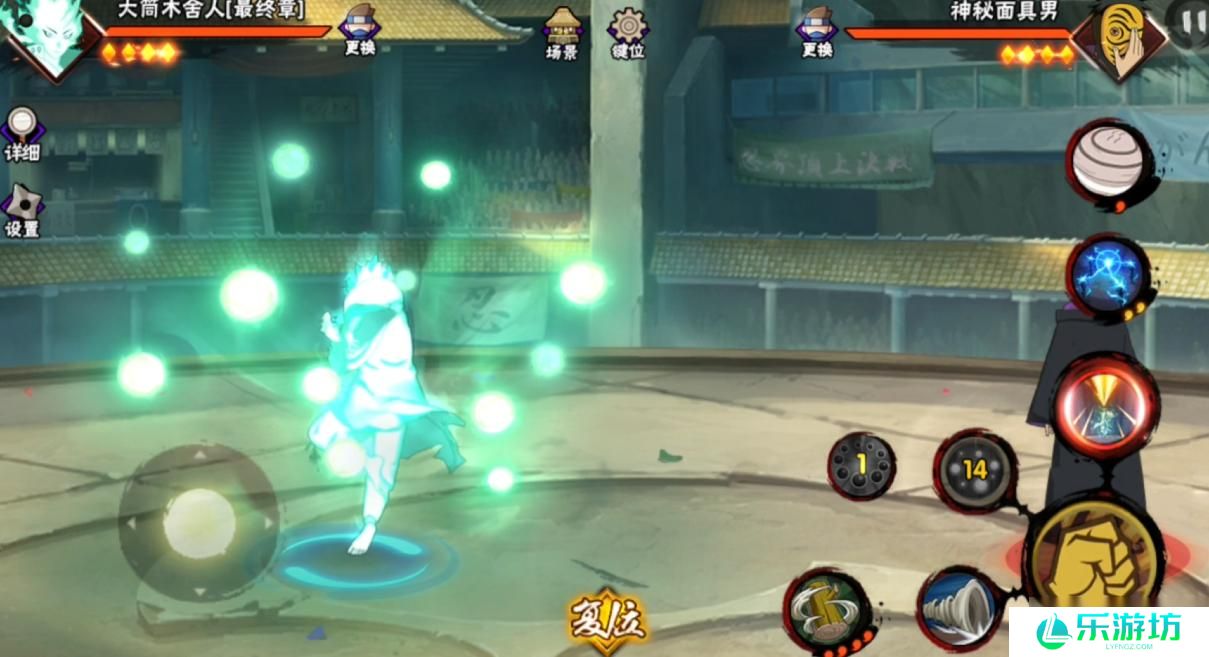Tap the virtual joystick center knob
Screen dimensions: 1209x657
[x=199, y=521]
